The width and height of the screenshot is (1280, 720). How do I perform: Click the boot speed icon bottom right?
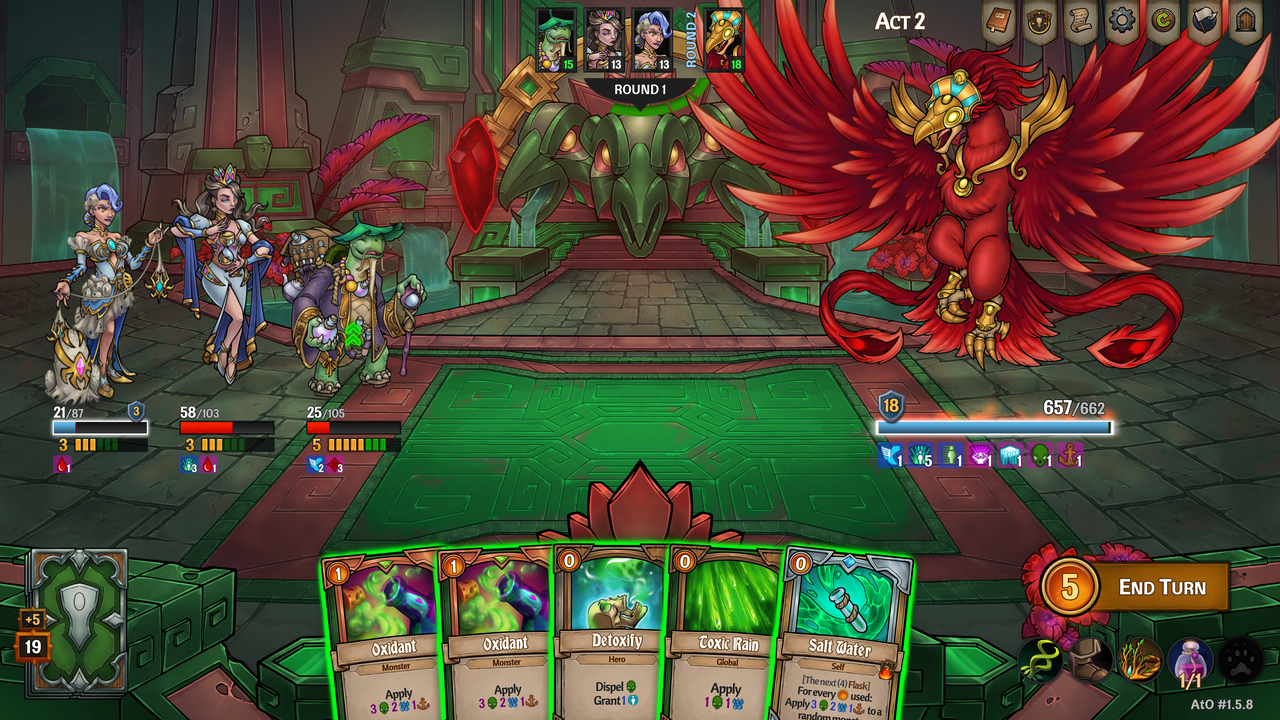coord(1088,662)
